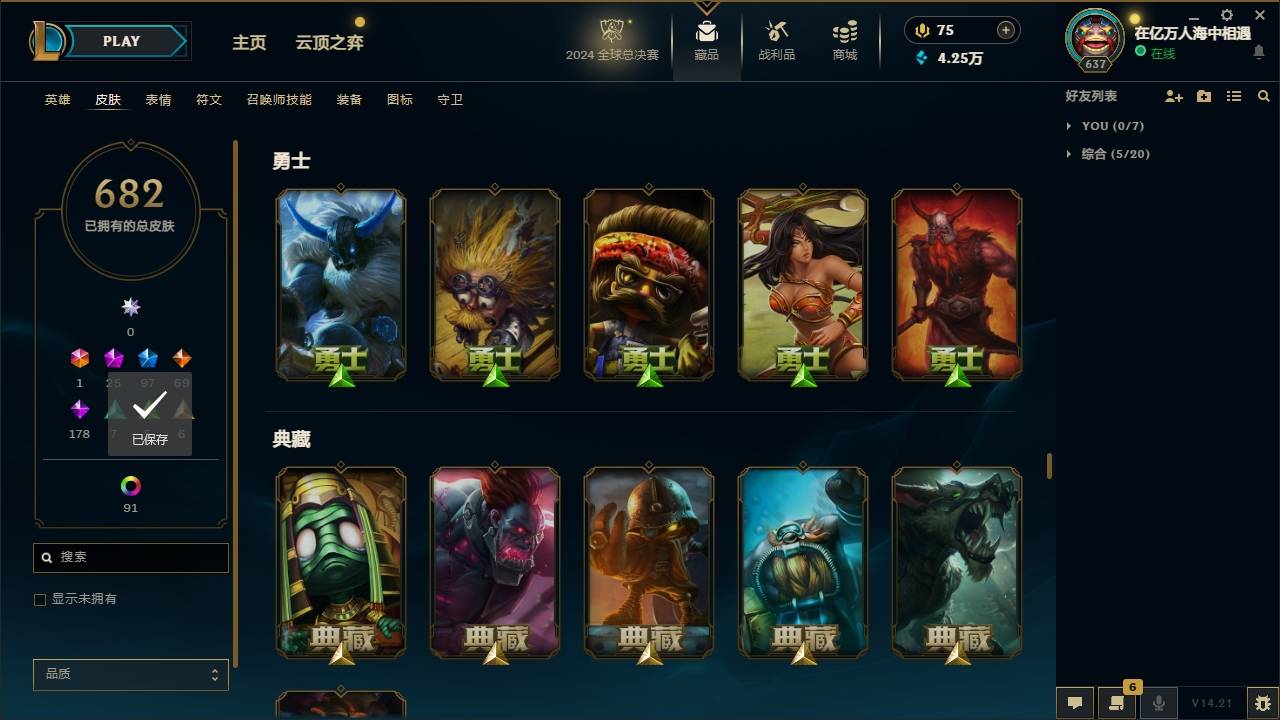This screenshot has height=720, width=1280.
Task: Click the PLAY button
Action: tap(121, 41)
